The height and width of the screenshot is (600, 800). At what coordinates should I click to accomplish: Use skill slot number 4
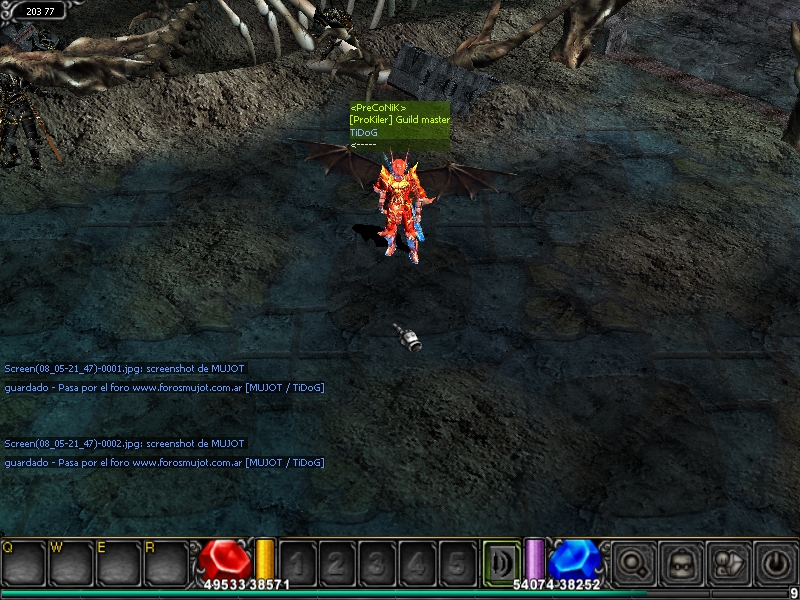(417, 563)
